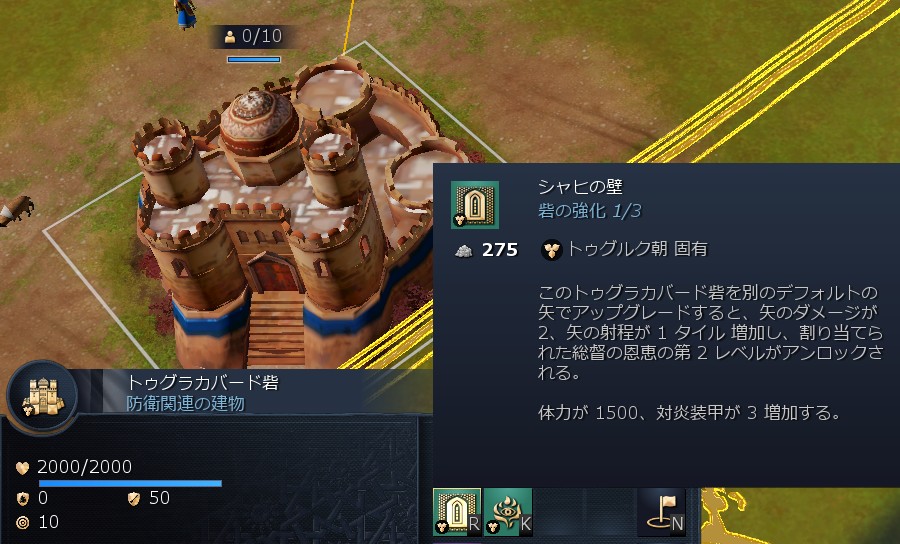Set rally point with the flag icon

661,511
